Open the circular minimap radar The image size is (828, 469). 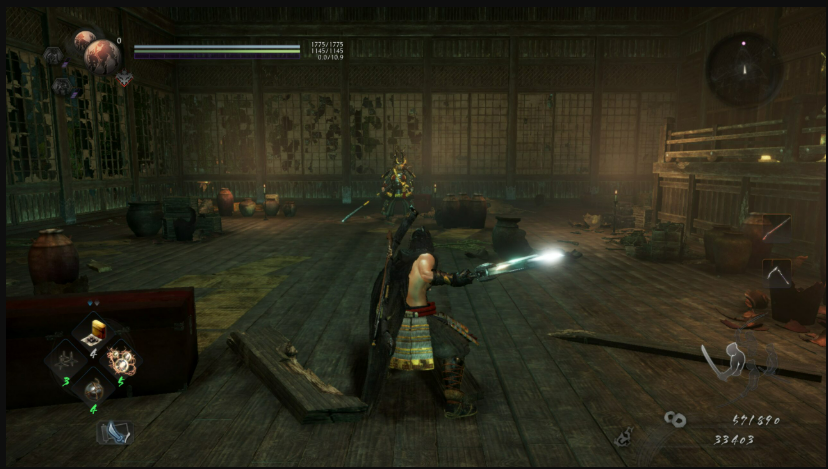pos(743,68)
